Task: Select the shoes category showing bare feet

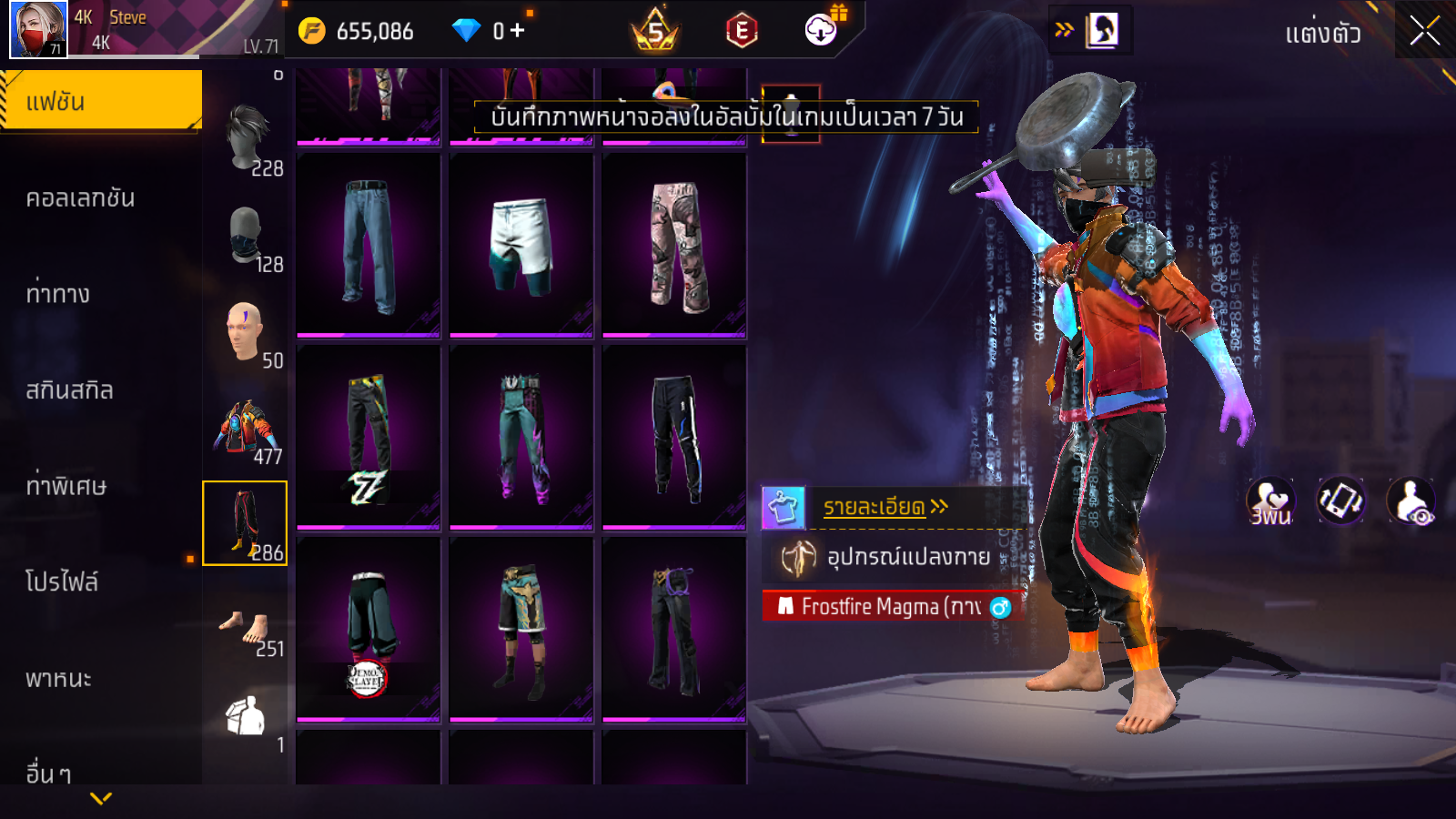Action: pos(245,628)
